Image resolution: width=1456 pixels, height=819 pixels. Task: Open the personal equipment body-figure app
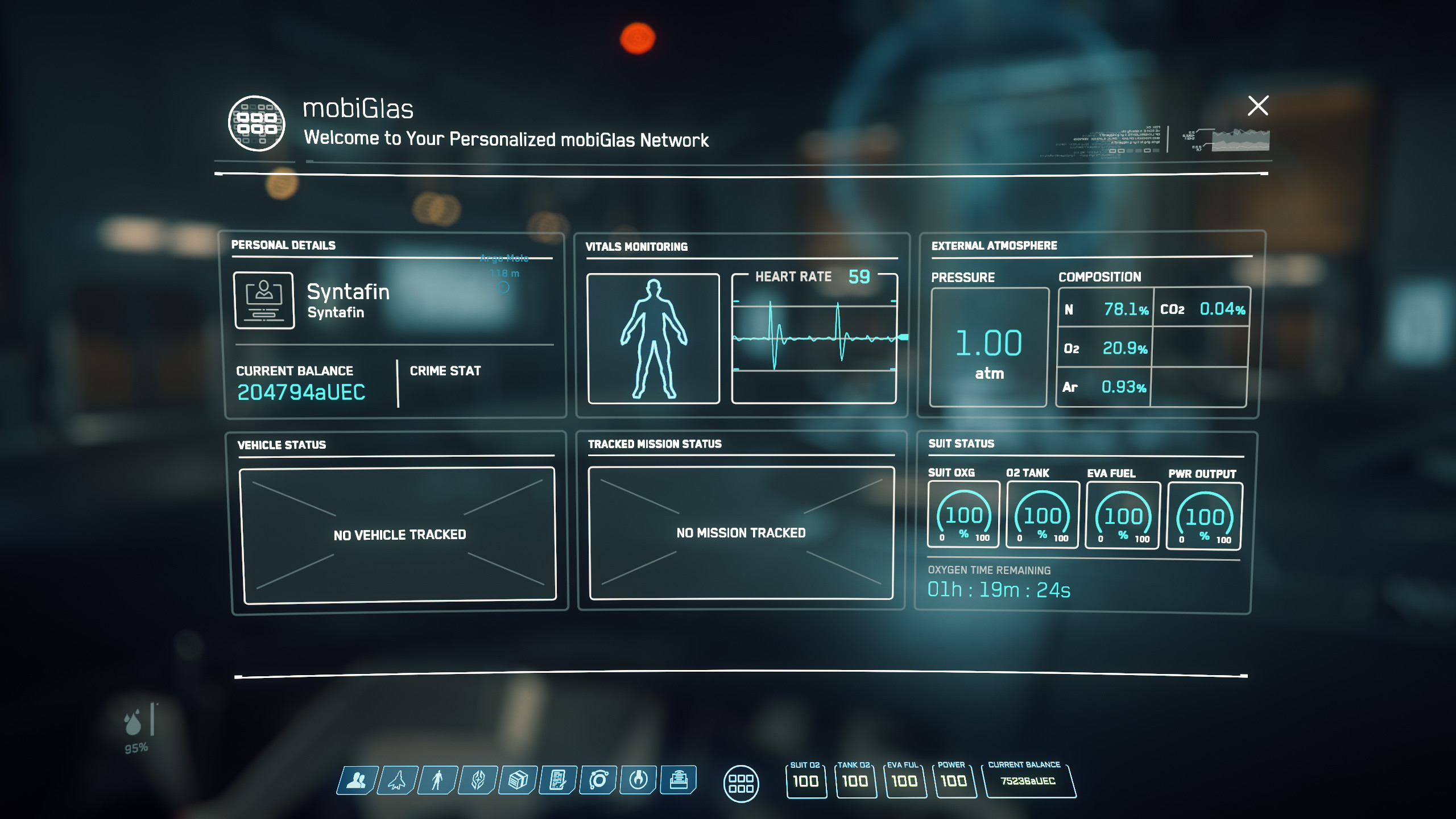click(x=437, y=780)
